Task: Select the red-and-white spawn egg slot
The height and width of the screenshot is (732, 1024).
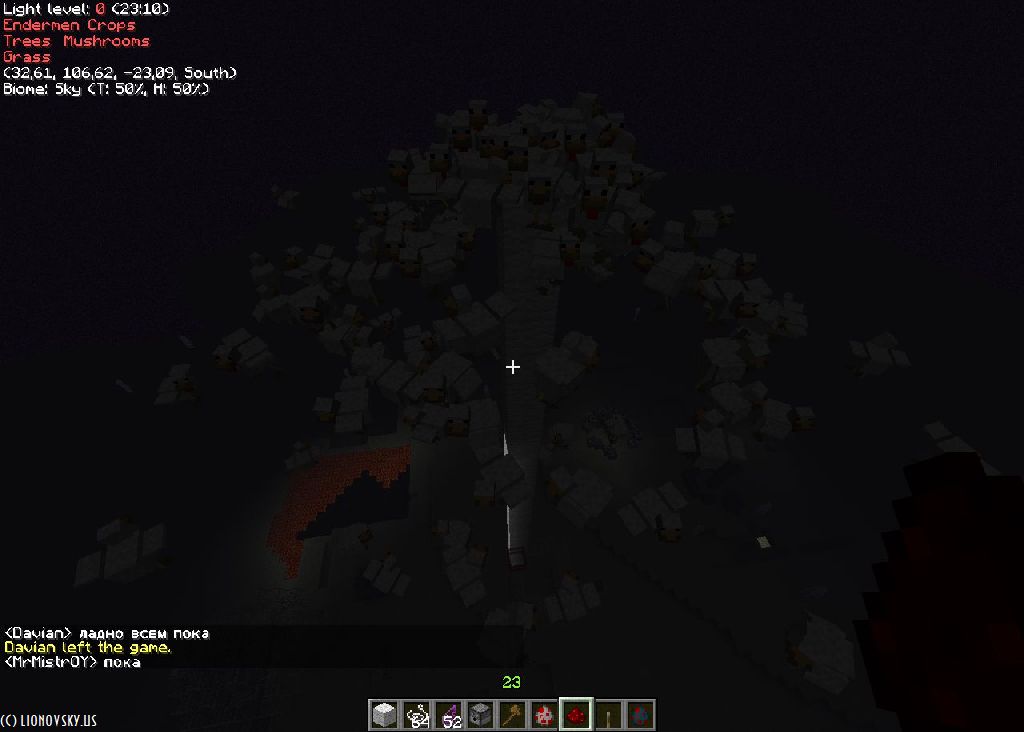Action: 544,715
